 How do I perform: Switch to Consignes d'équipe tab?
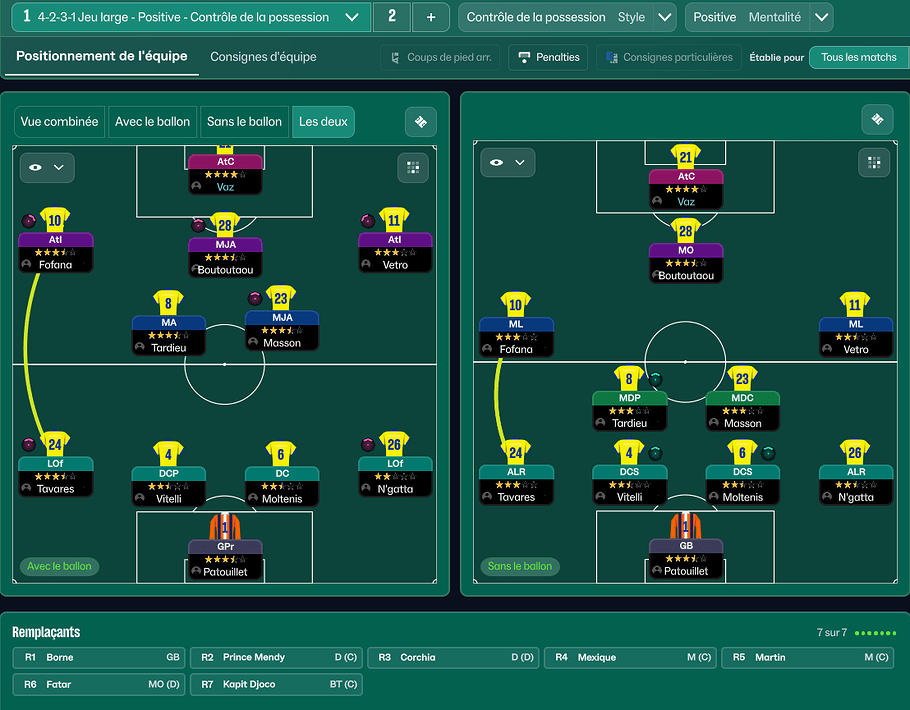[x=263, y=57]
